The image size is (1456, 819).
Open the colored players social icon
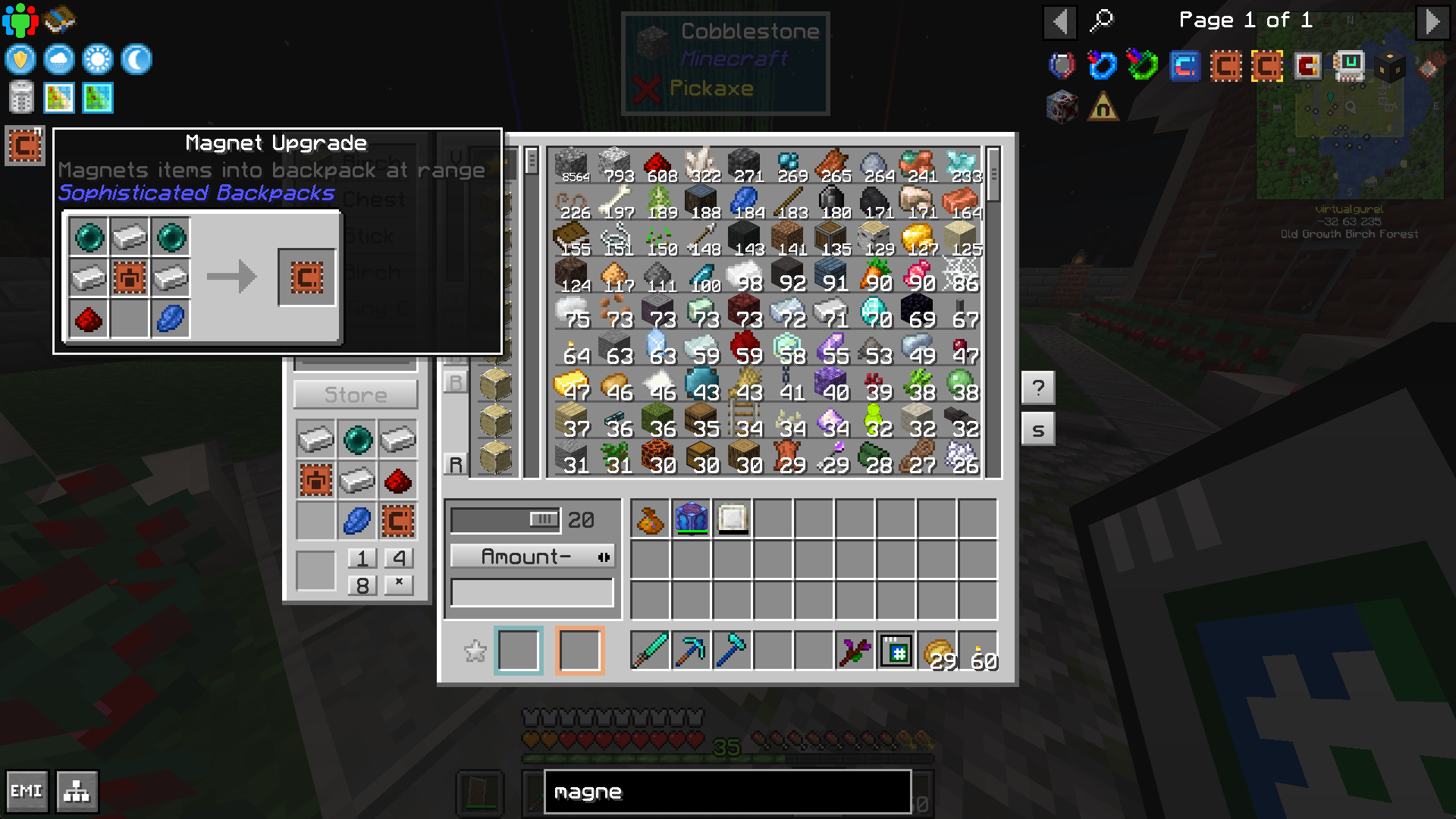(22, 20)
